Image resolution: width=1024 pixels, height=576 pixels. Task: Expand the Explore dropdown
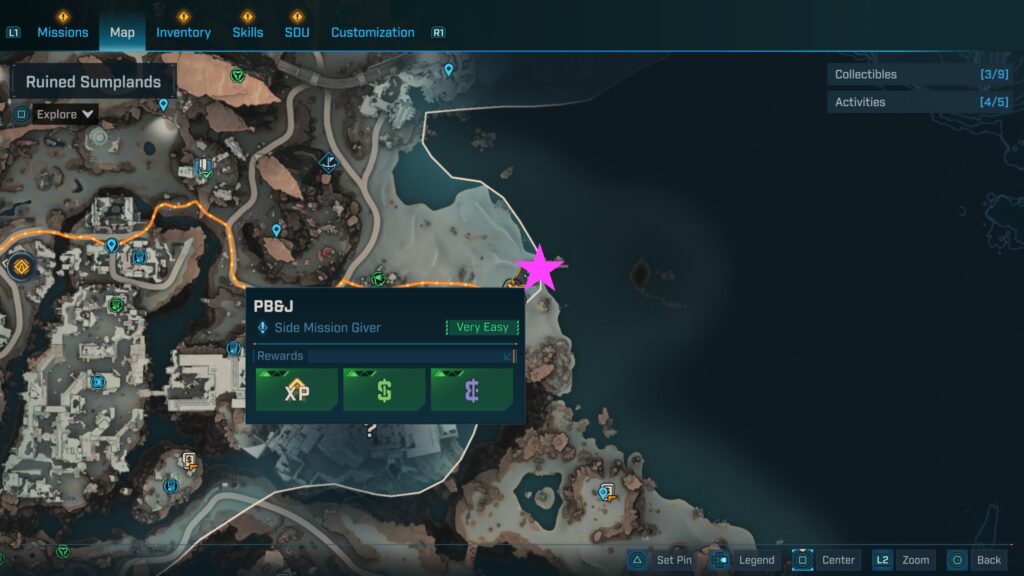coord(65,114)
